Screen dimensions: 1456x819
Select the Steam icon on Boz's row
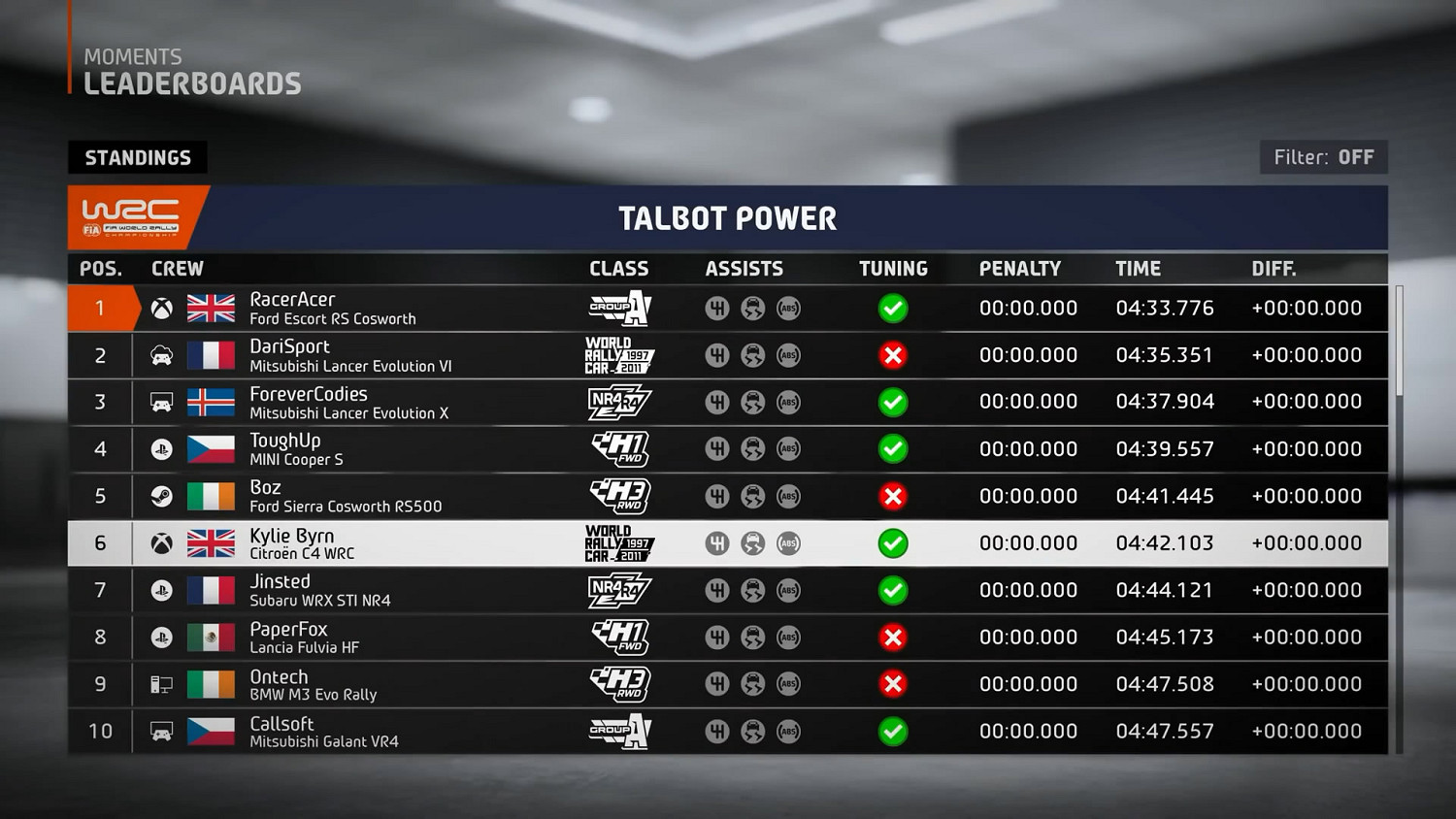point(160,496)
